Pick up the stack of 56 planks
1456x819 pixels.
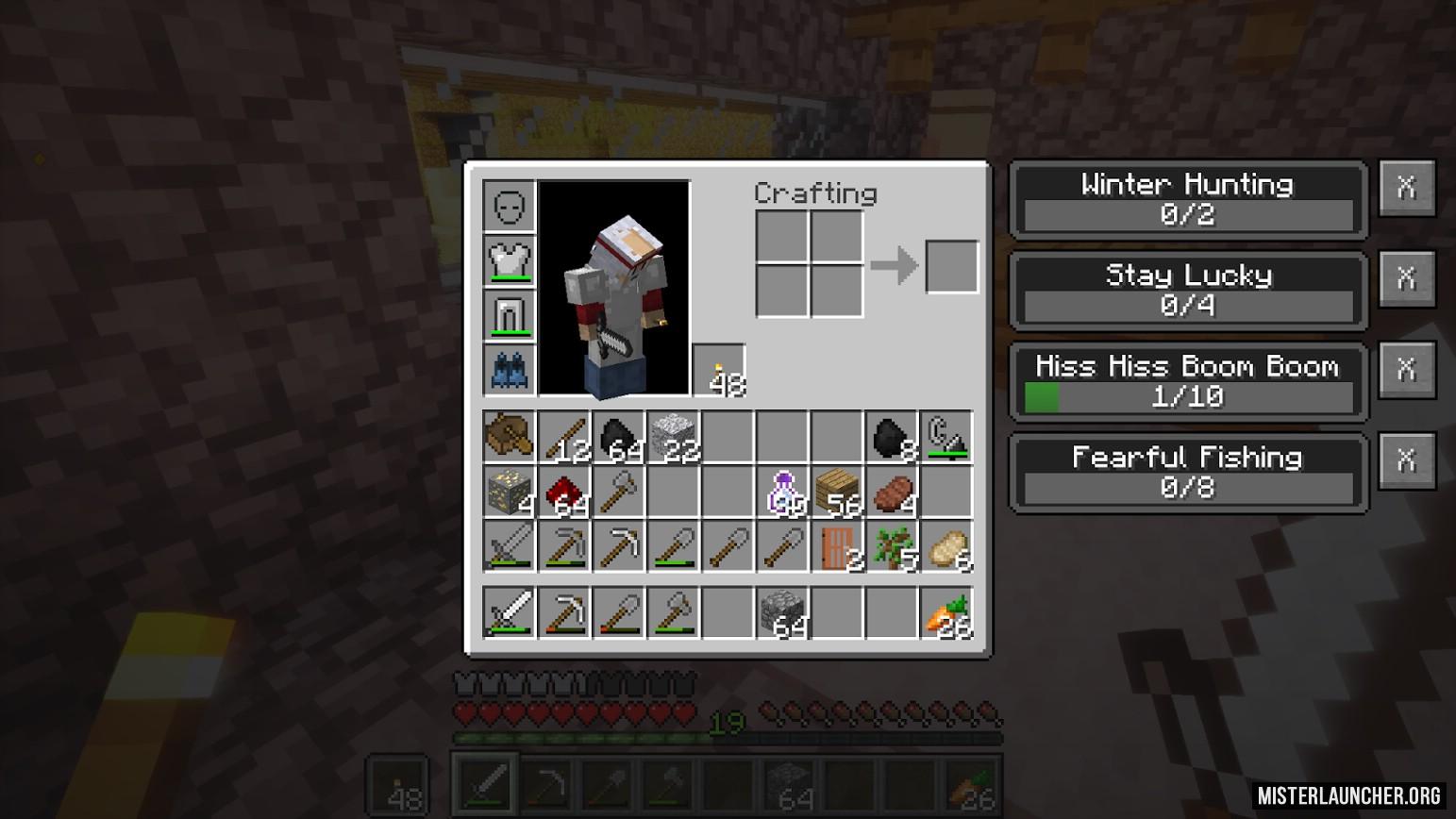(x=838, y=493)
